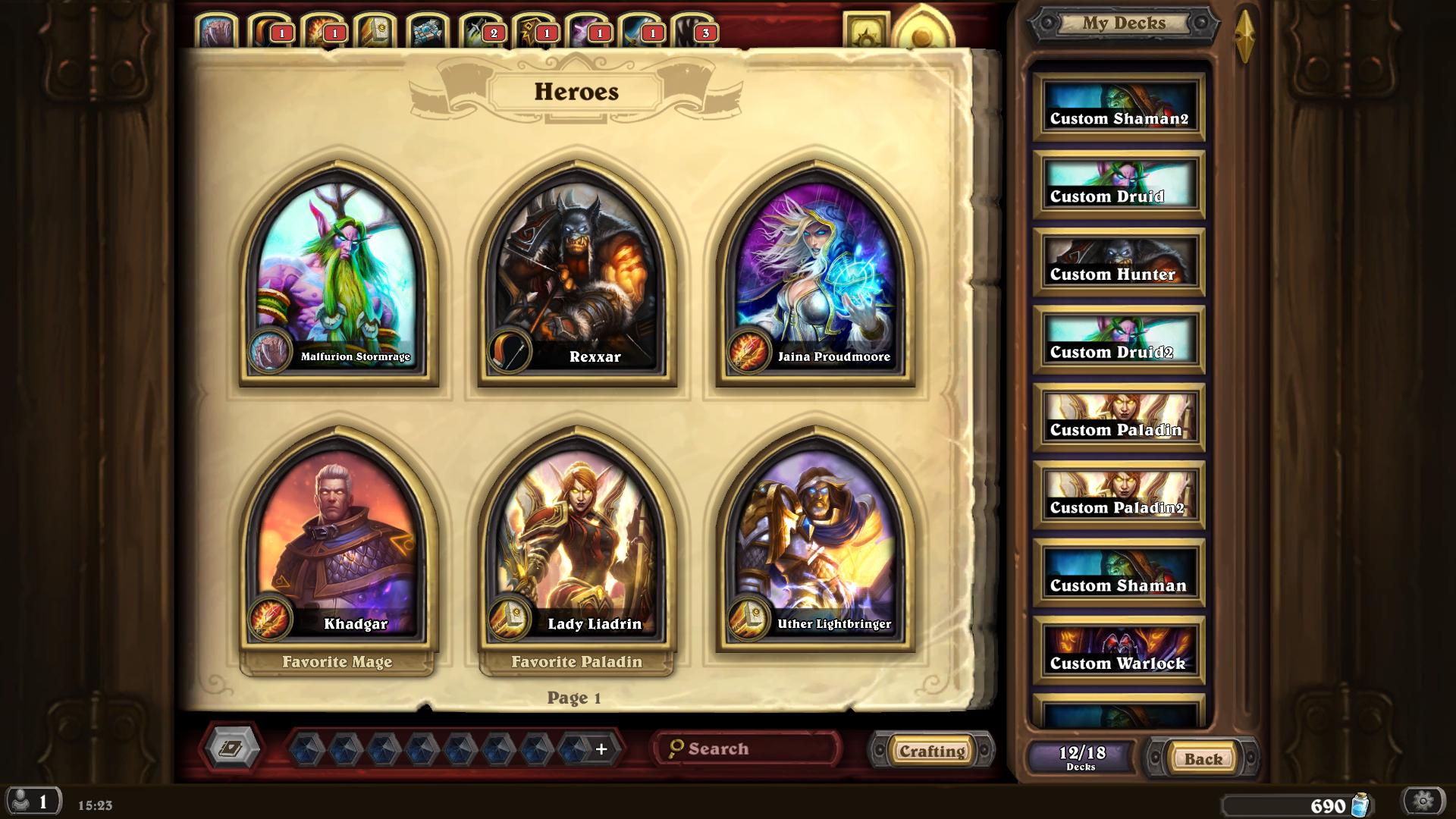Screen dimensions: 1456x819
Task: Open the Custom Hunter deck
Action: 1119,263
